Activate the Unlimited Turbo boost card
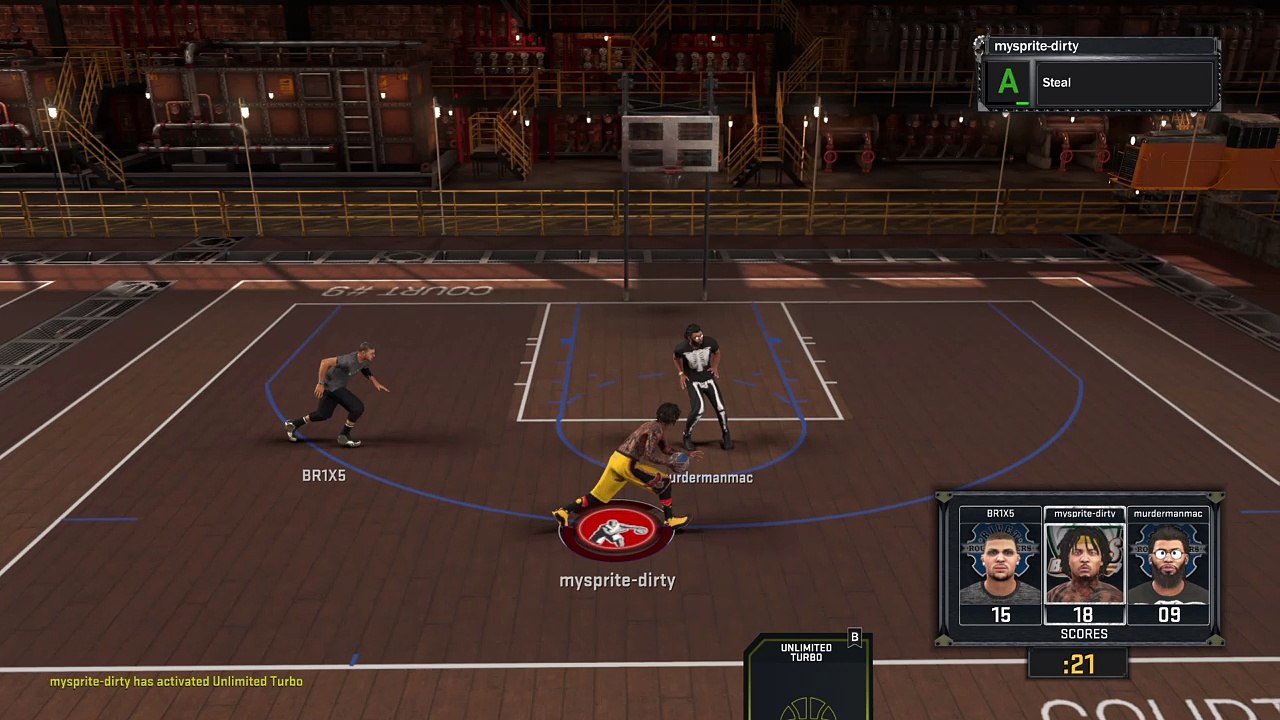Viewport: 1280px width, 720px height. pyautogui.click(x=807, y=675)
